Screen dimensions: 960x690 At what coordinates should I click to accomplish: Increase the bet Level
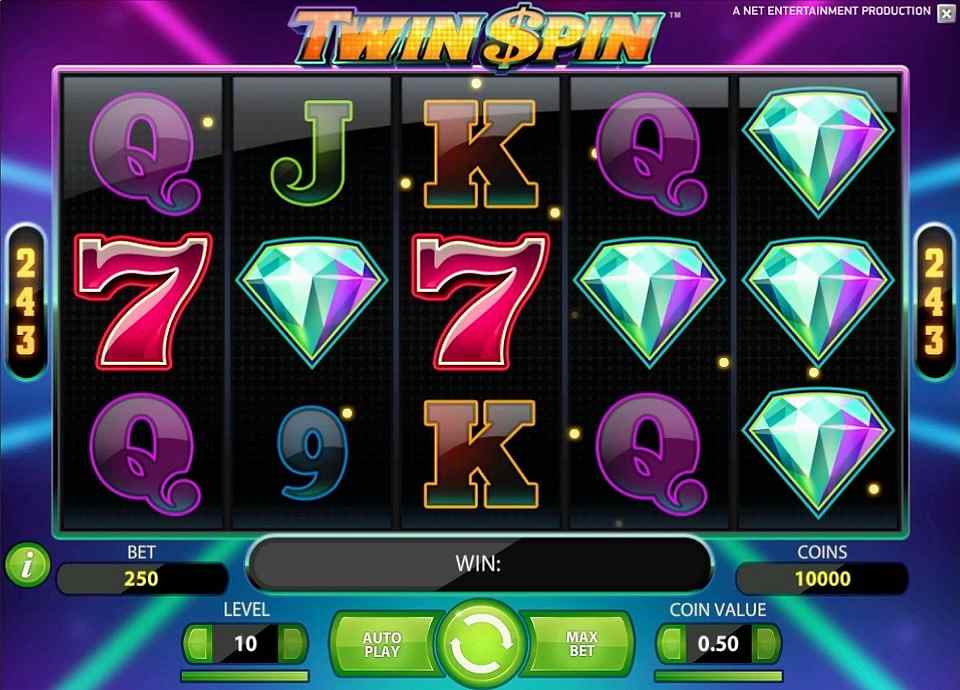292,643
